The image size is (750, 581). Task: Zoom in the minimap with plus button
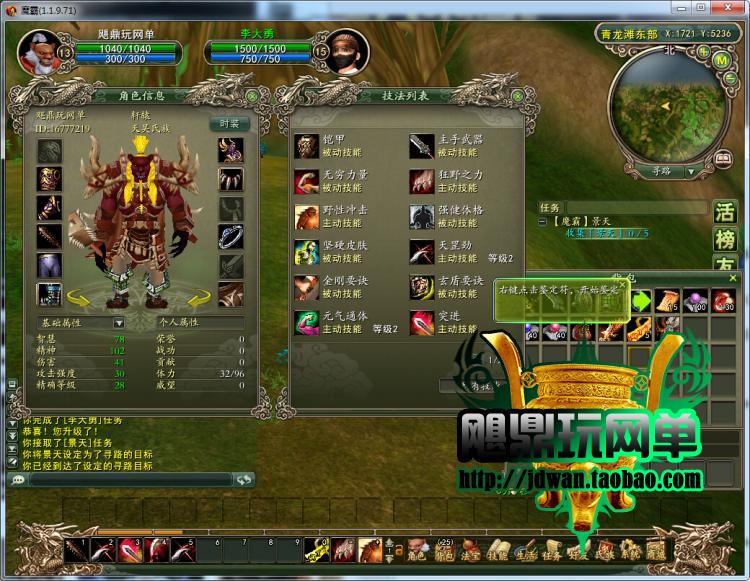click(x=699, y=51)
